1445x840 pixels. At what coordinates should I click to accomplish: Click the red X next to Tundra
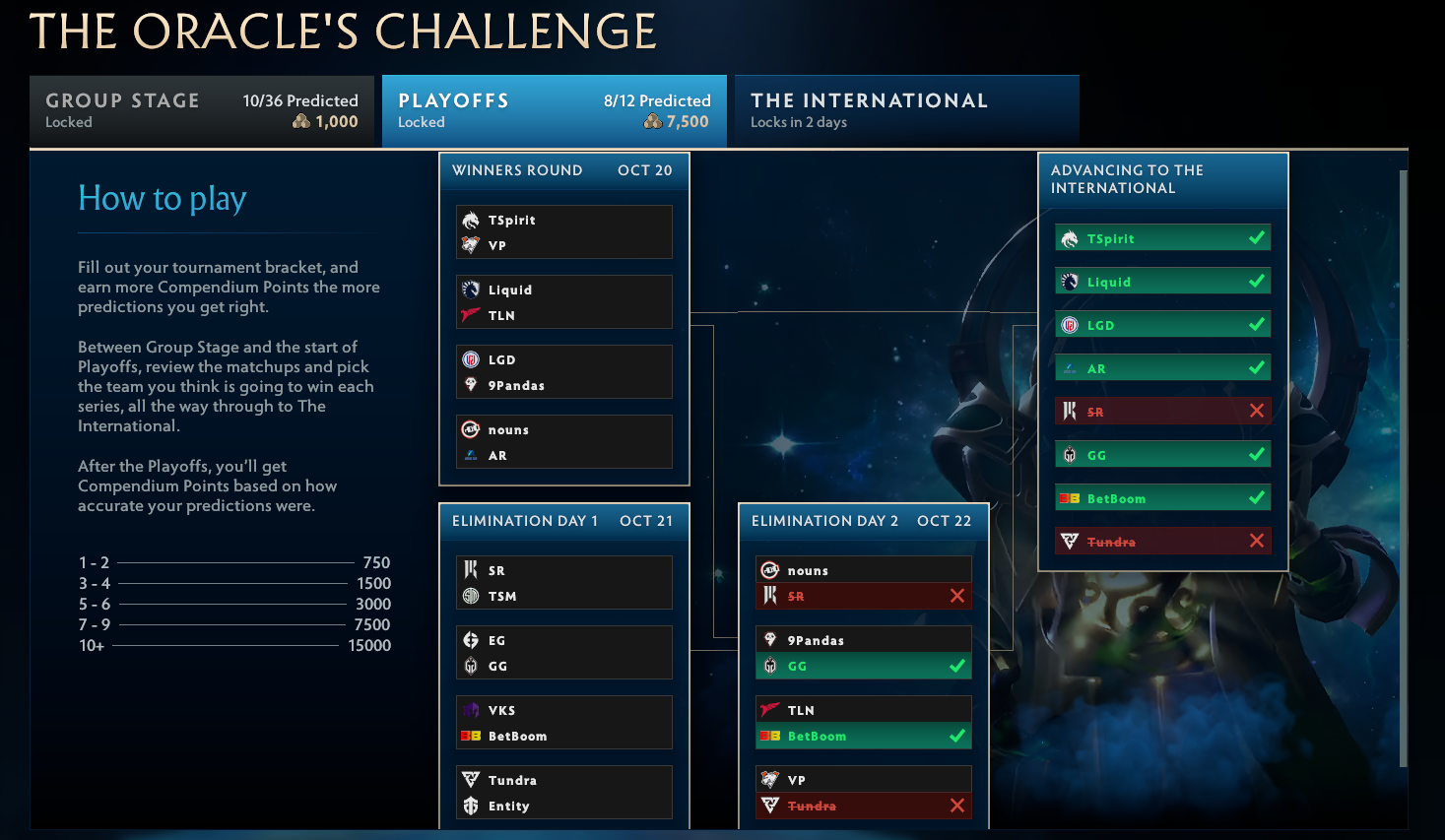1257,540
